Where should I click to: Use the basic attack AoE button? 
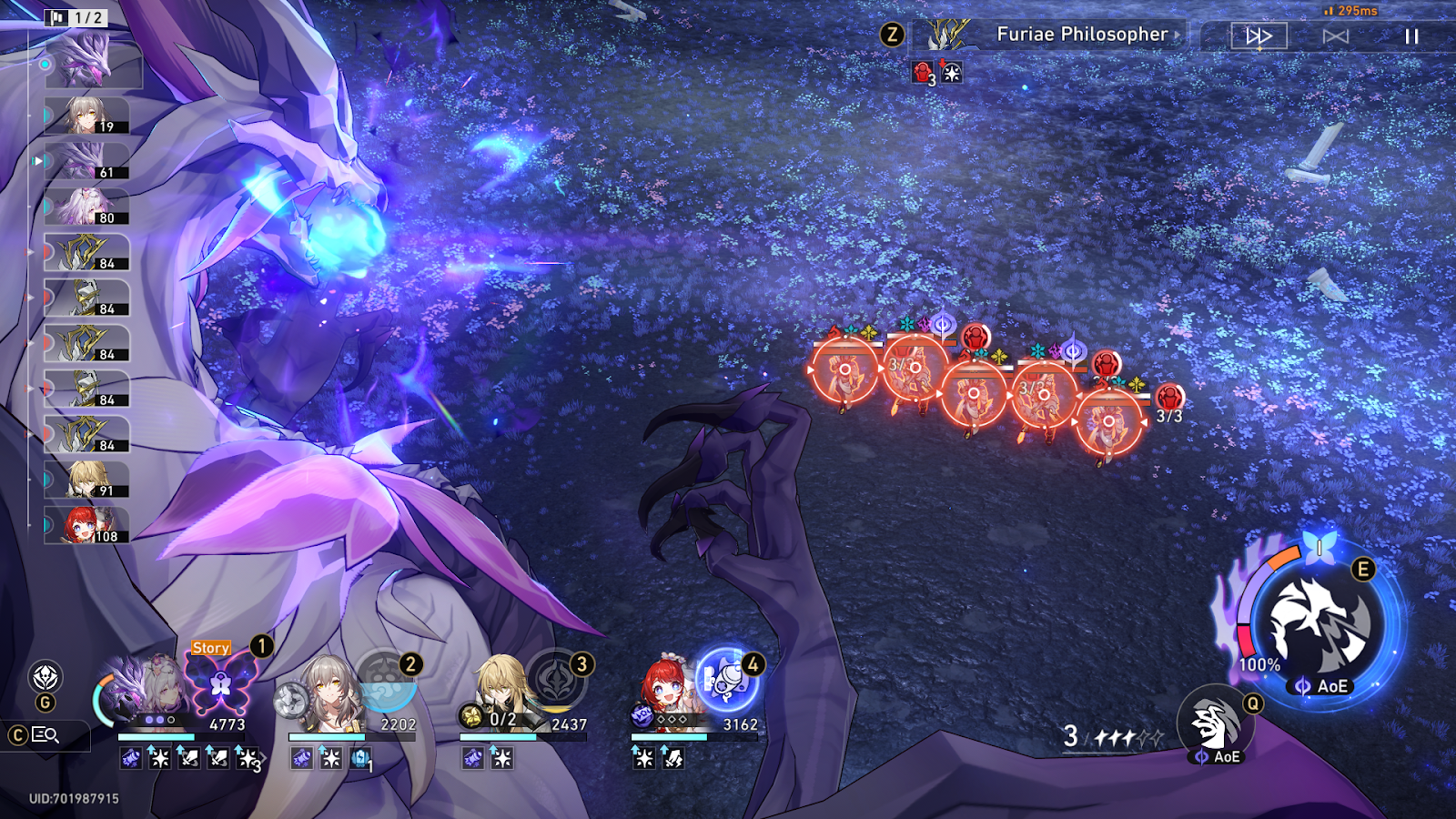tap(1216, 725)
